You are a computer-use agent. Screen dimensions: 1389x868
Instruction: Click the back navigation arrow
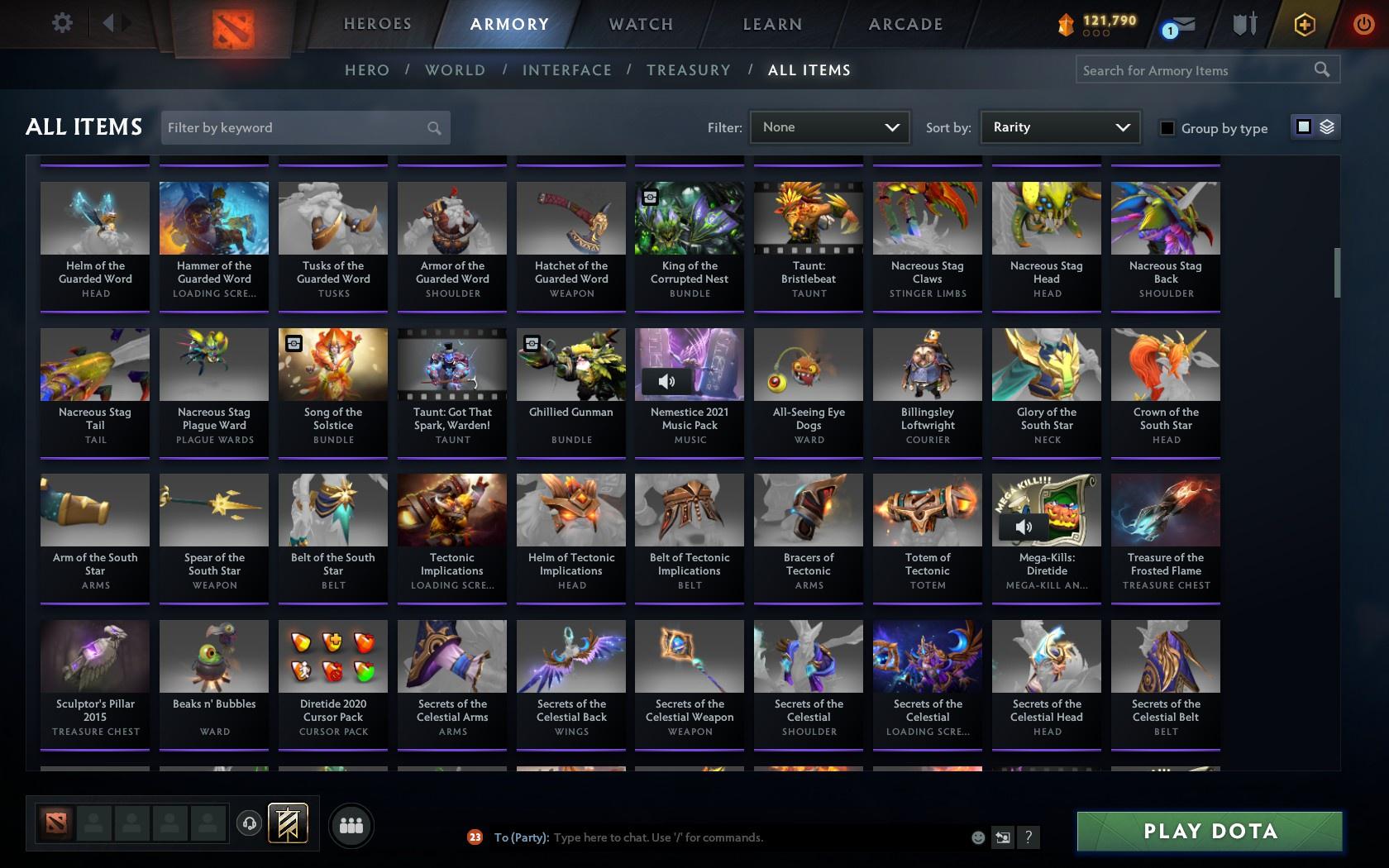107,23
